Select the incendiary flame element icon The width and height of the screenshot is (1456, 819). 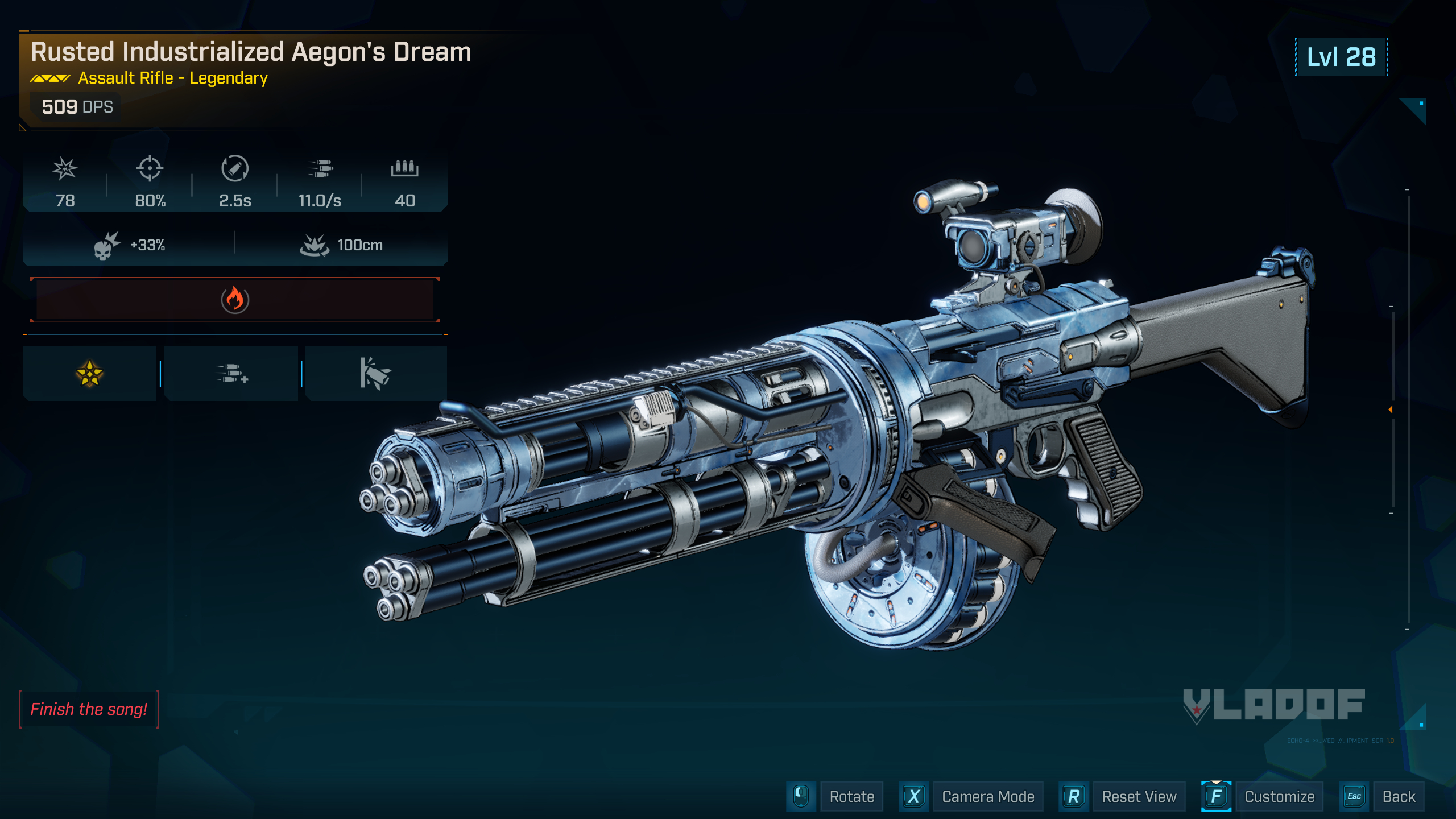234,300
